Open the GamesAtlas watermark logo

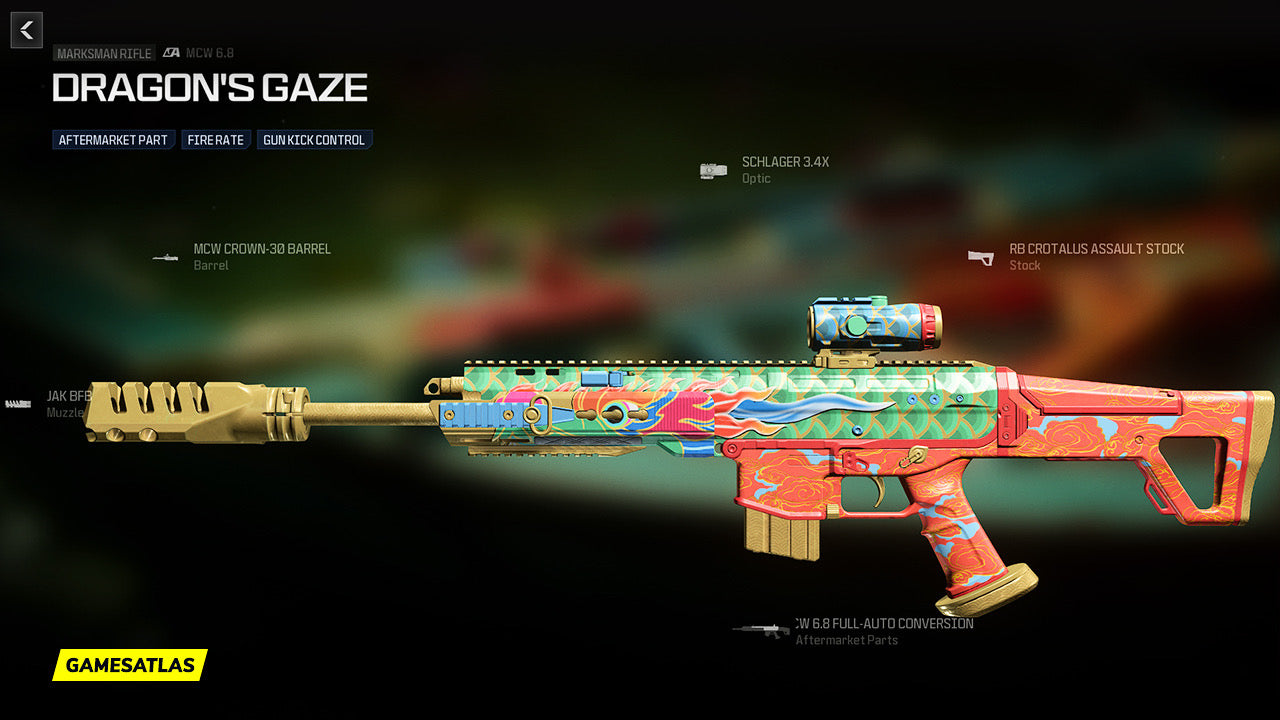pos(130,665)
